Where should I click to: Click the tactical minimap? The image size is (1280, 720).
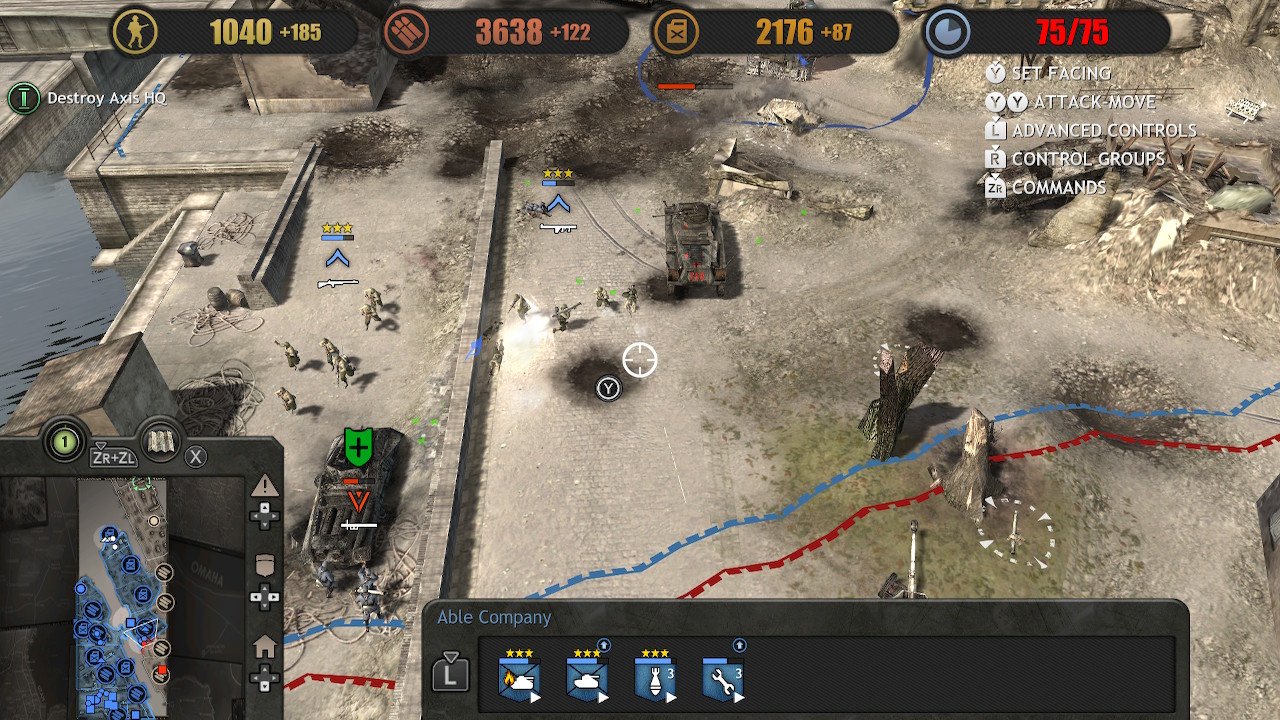click(x=125, y=598)
